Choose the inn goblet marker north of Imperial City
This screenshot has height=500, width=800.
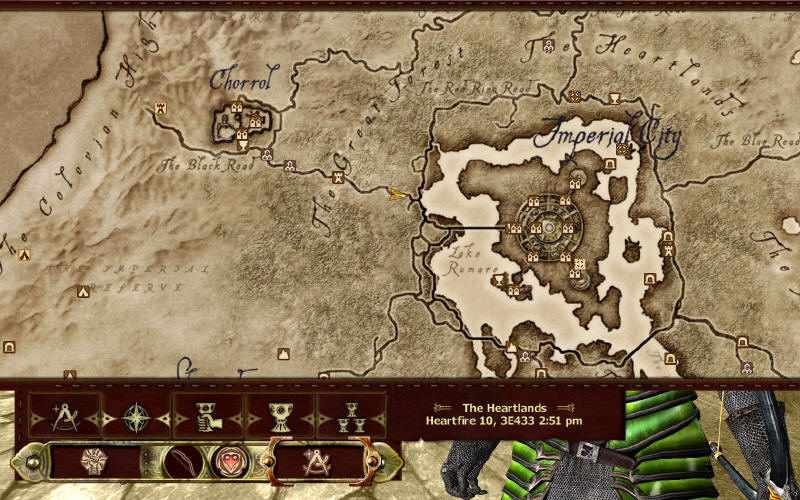click(612, 97)
